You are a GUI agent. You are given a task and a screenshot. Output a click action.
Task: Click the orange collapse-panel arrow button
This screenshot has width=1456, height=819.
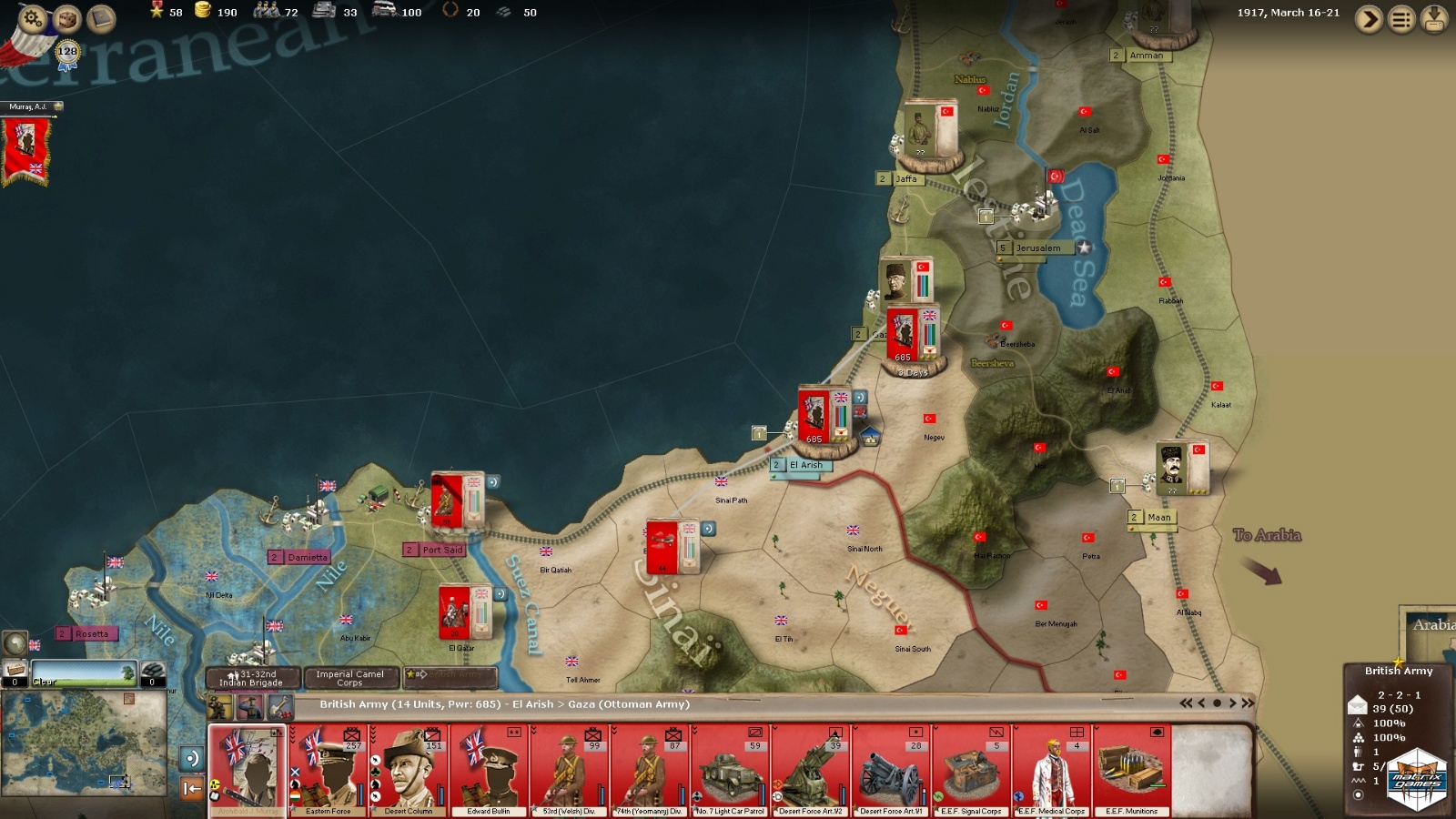tap(191, 788)
